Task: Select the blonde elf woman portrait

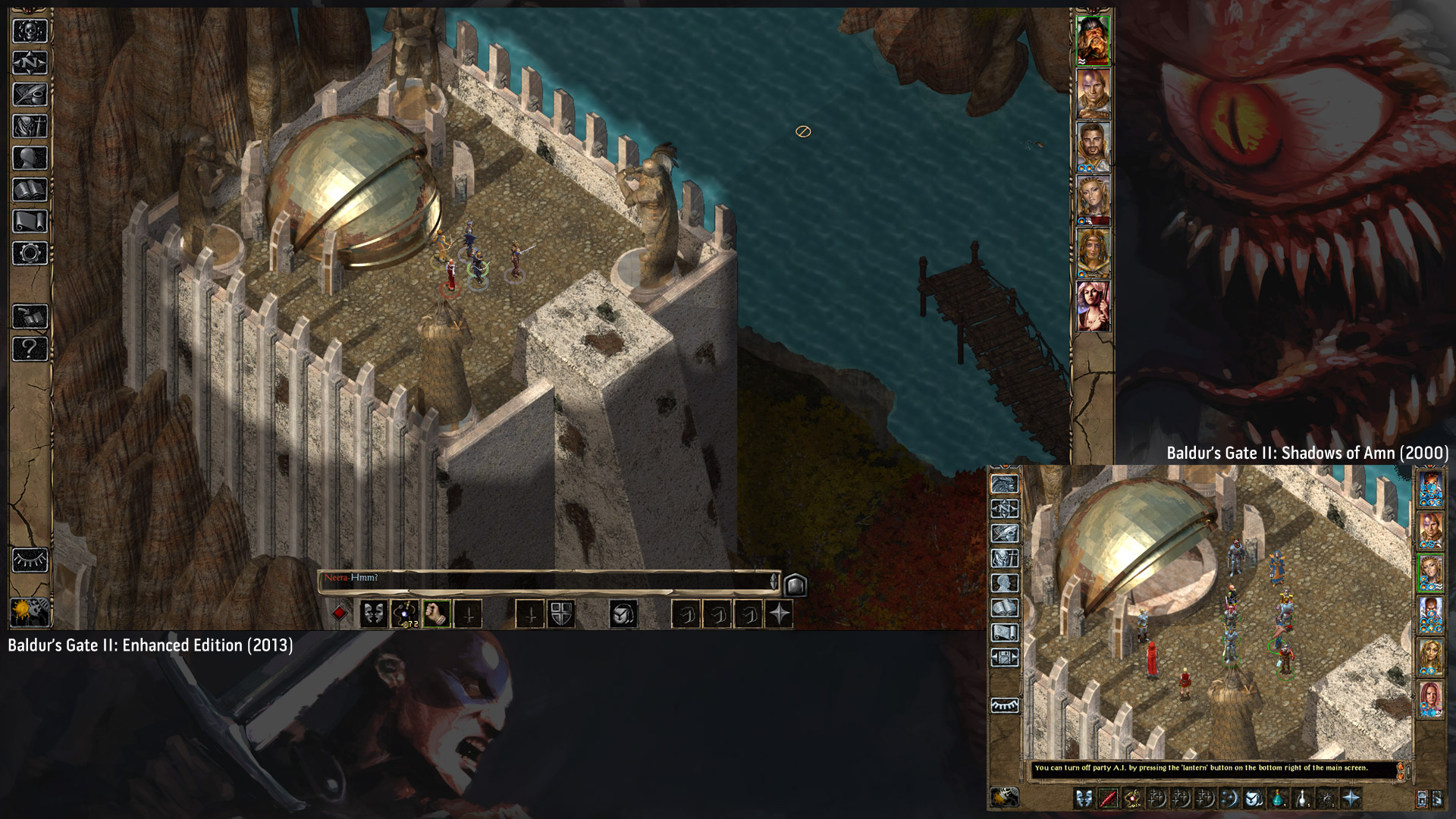Action: (x=1093, y=200)
